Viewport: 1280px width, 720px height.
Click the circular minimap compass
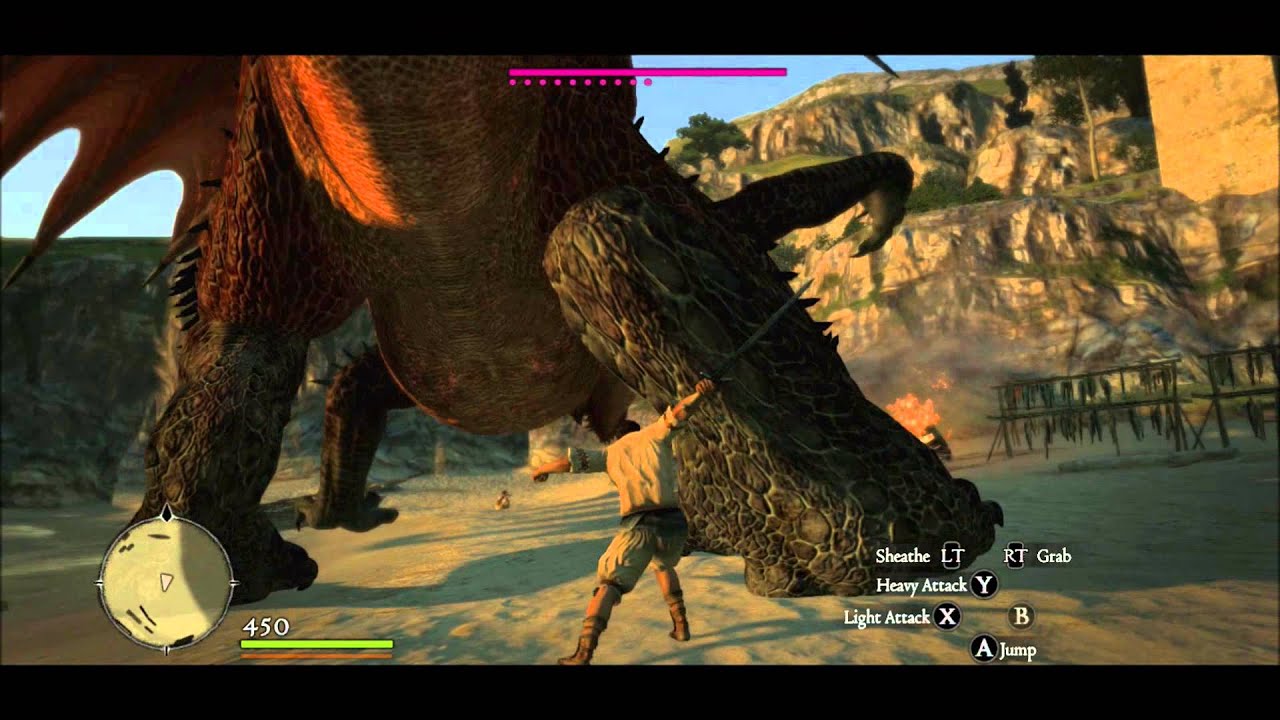point(166,583)
